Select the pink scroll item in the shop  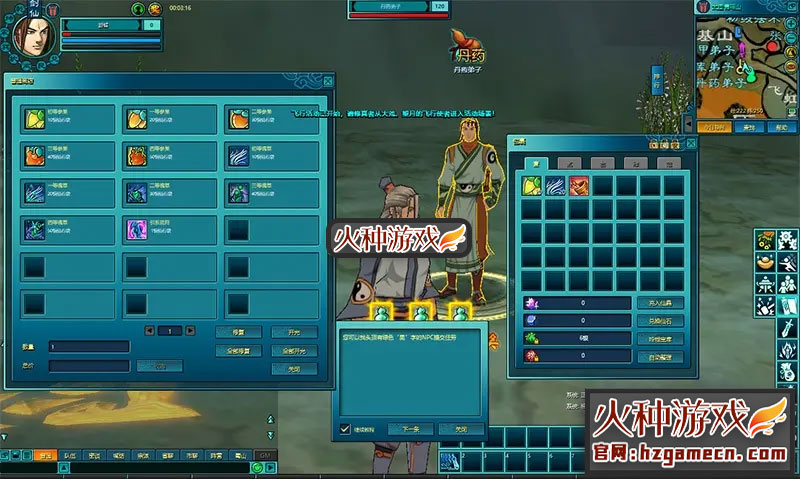[135, 229]
